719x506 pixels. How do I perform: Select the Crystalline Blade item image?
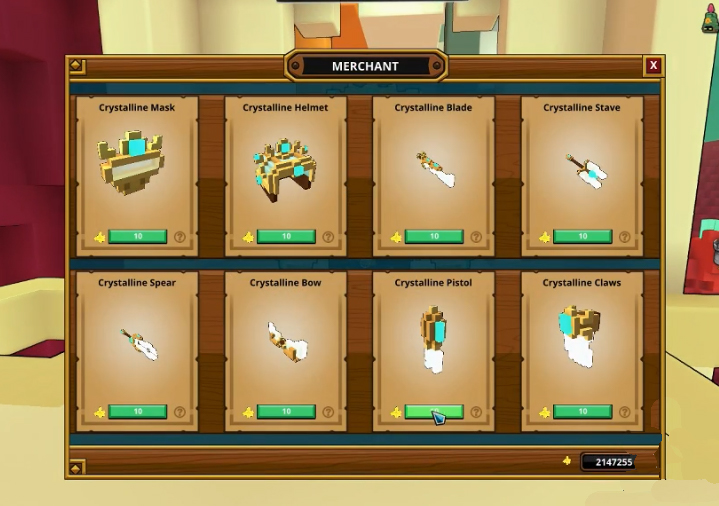pyautogui.click(x=436, y=169)
